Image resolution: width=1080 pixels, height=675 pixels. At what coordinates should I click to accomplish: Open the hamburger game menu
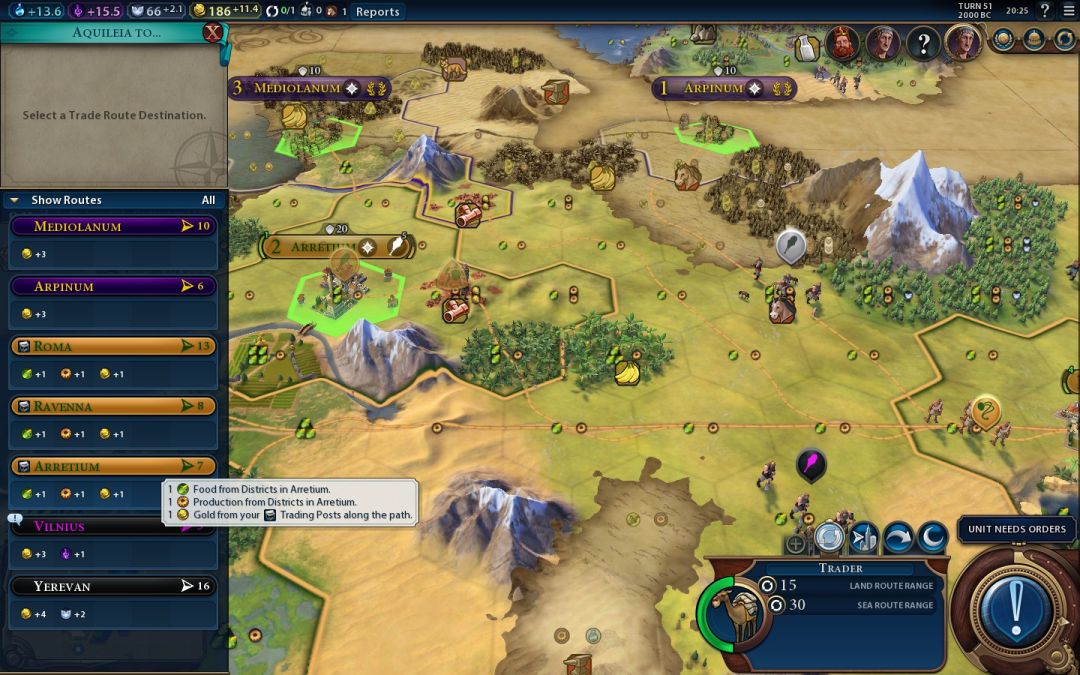click(x=1067, y=11)
